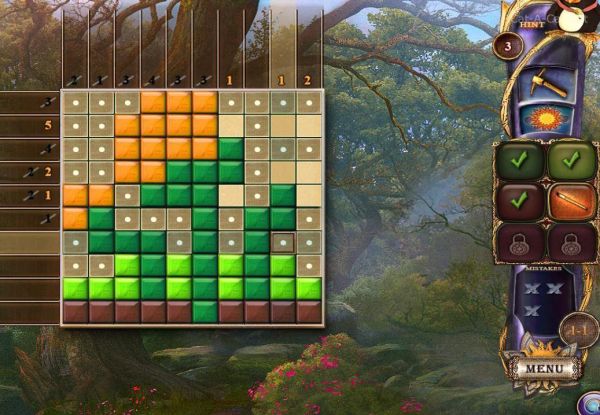This screenshot has width=600, height=415.
Task: Click the outlined highlighted board tile
Action: 283,242
